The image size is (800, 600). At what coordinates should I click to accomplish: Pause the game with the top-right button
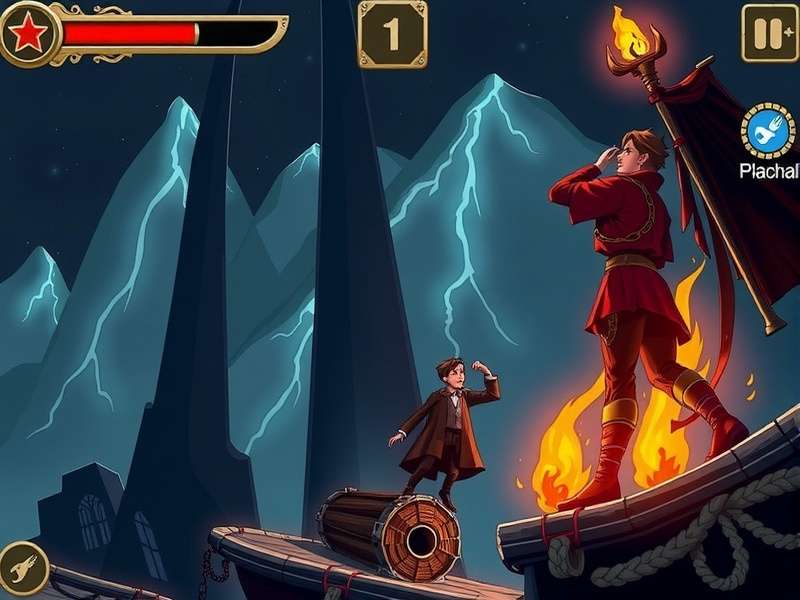click(769, 33)
